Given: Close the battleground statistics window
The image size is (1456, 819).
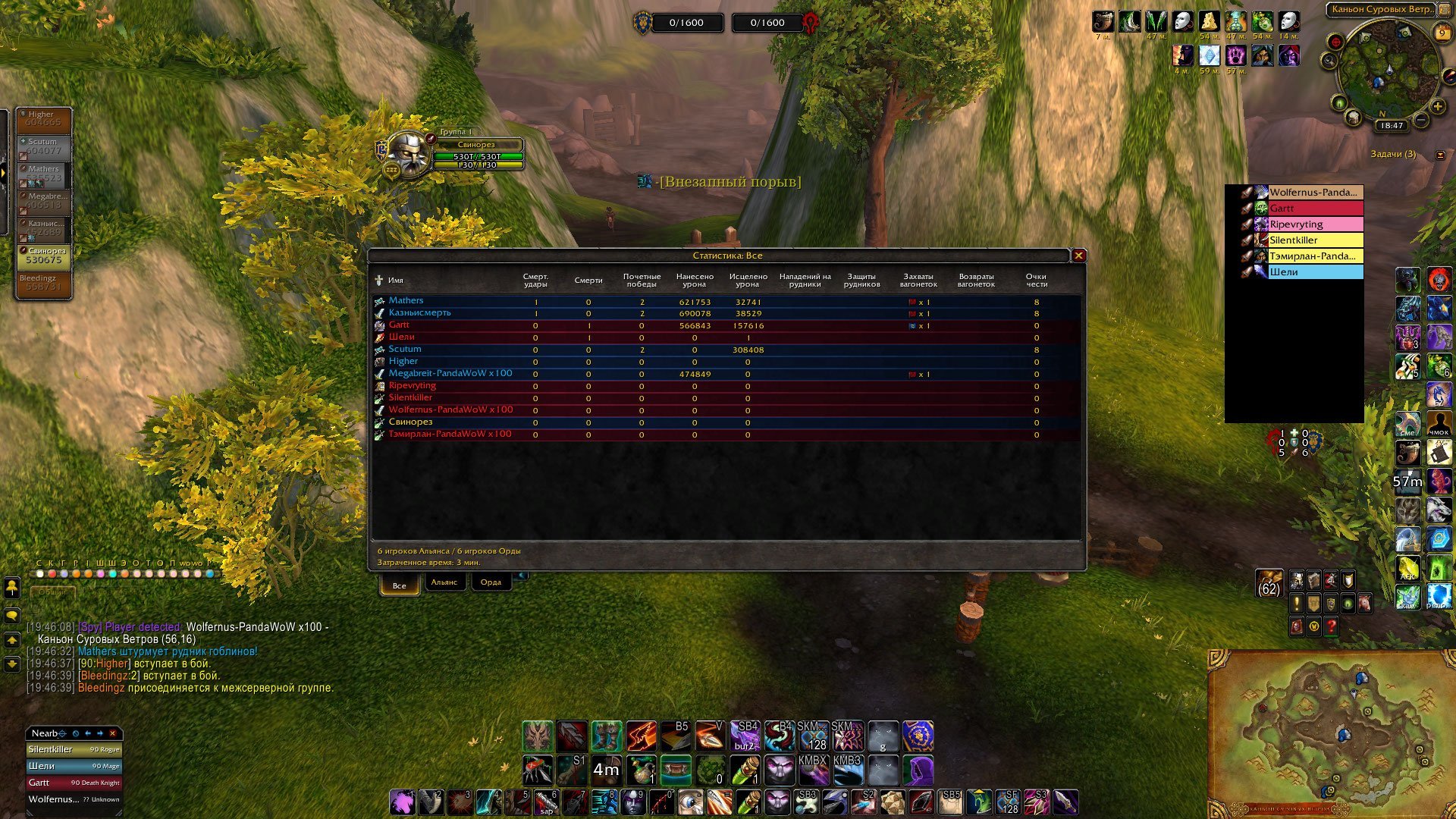Looking at the screenshot, I should point(1078,256).
